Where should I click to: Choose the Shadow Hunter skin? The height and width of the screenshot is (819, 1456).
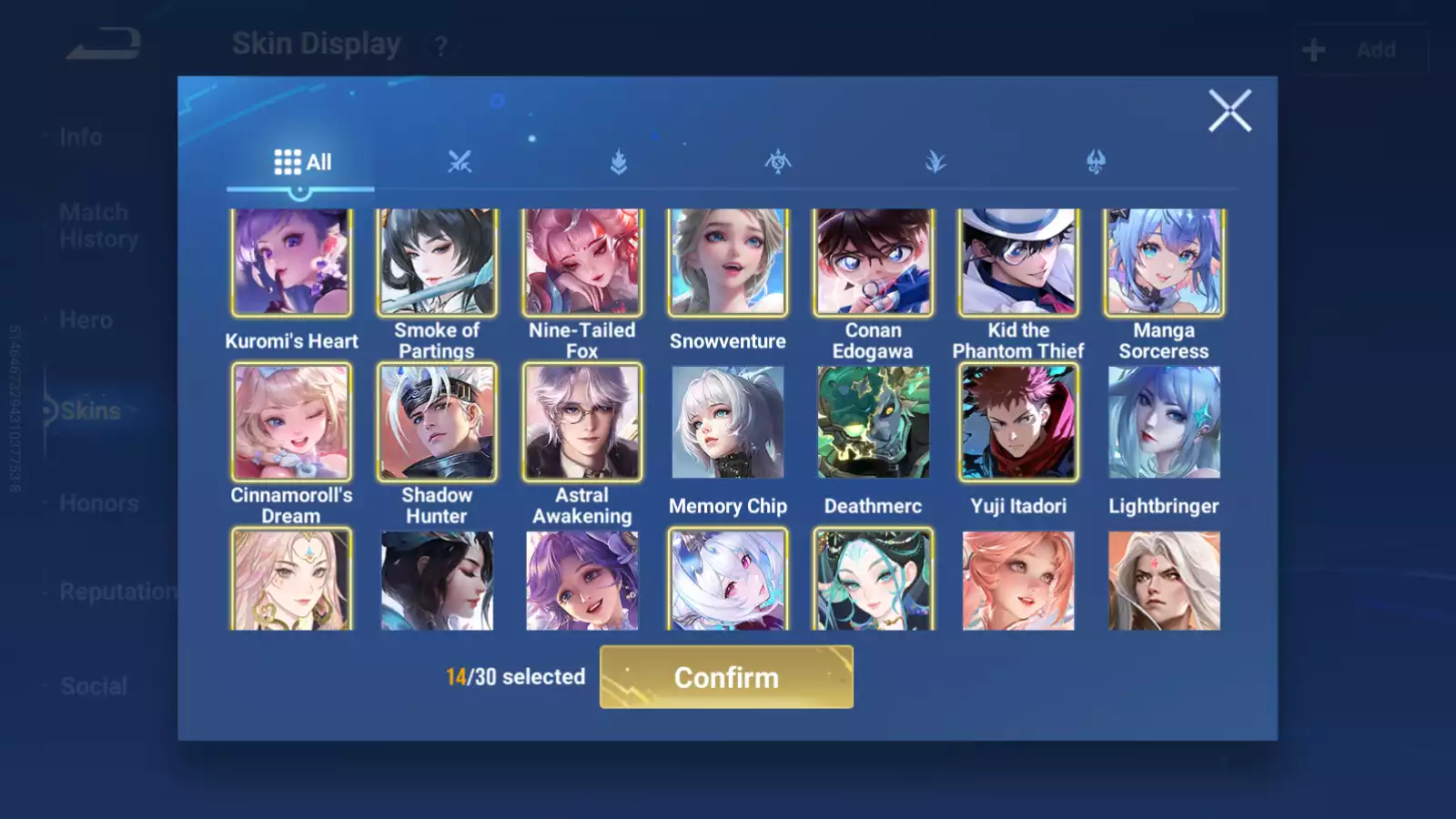tap(437, 422)
